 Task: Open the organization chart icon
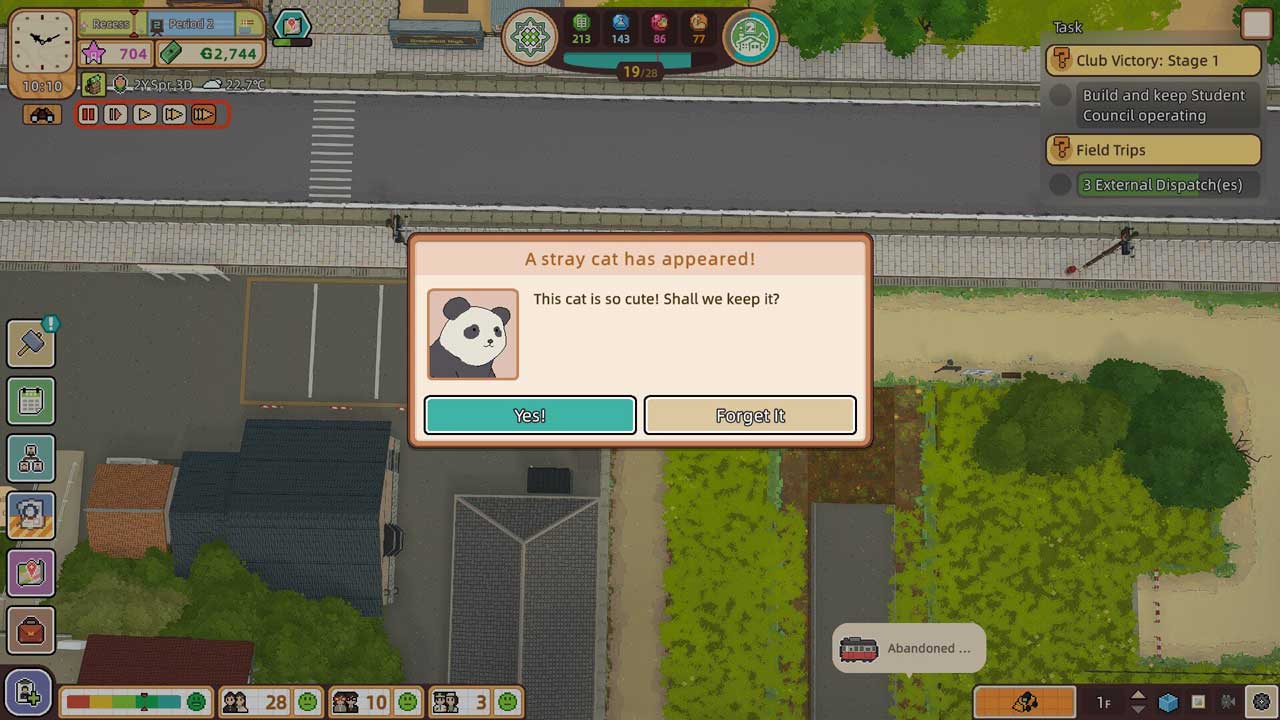[x=31, y=458]
